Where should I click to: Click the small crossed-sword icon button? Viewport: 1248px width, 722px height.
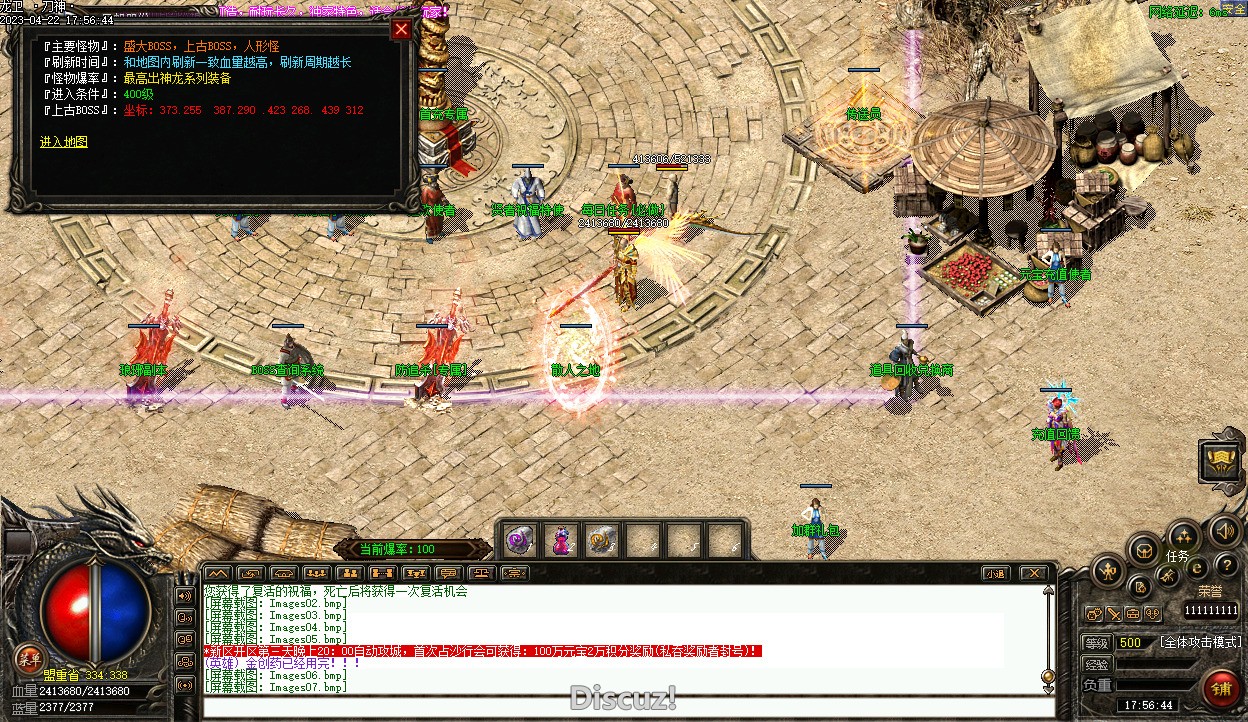pos(1113,614)
